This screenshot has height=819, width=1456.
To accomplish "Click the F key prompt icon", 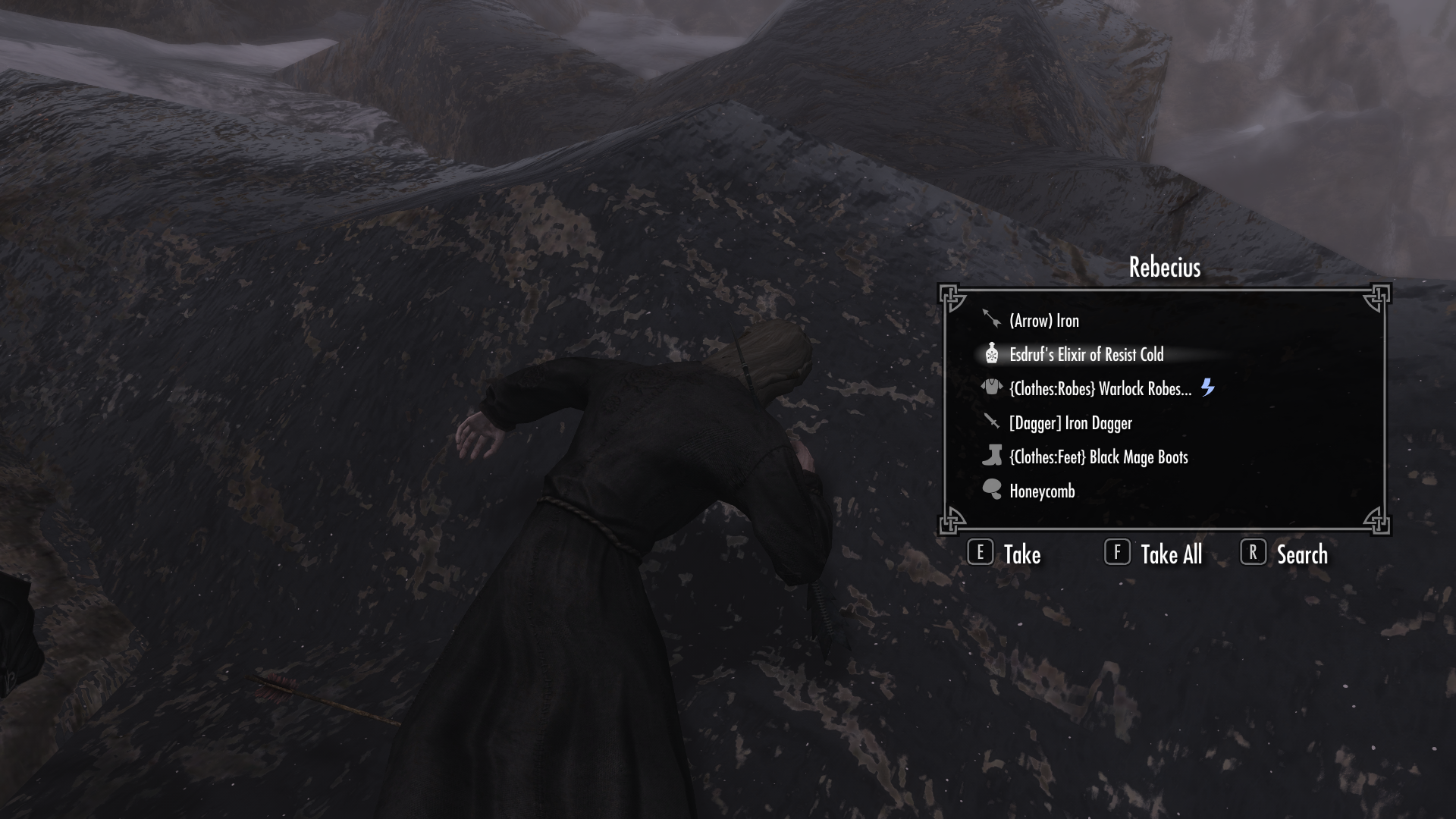I will [x=1116, y=554].
